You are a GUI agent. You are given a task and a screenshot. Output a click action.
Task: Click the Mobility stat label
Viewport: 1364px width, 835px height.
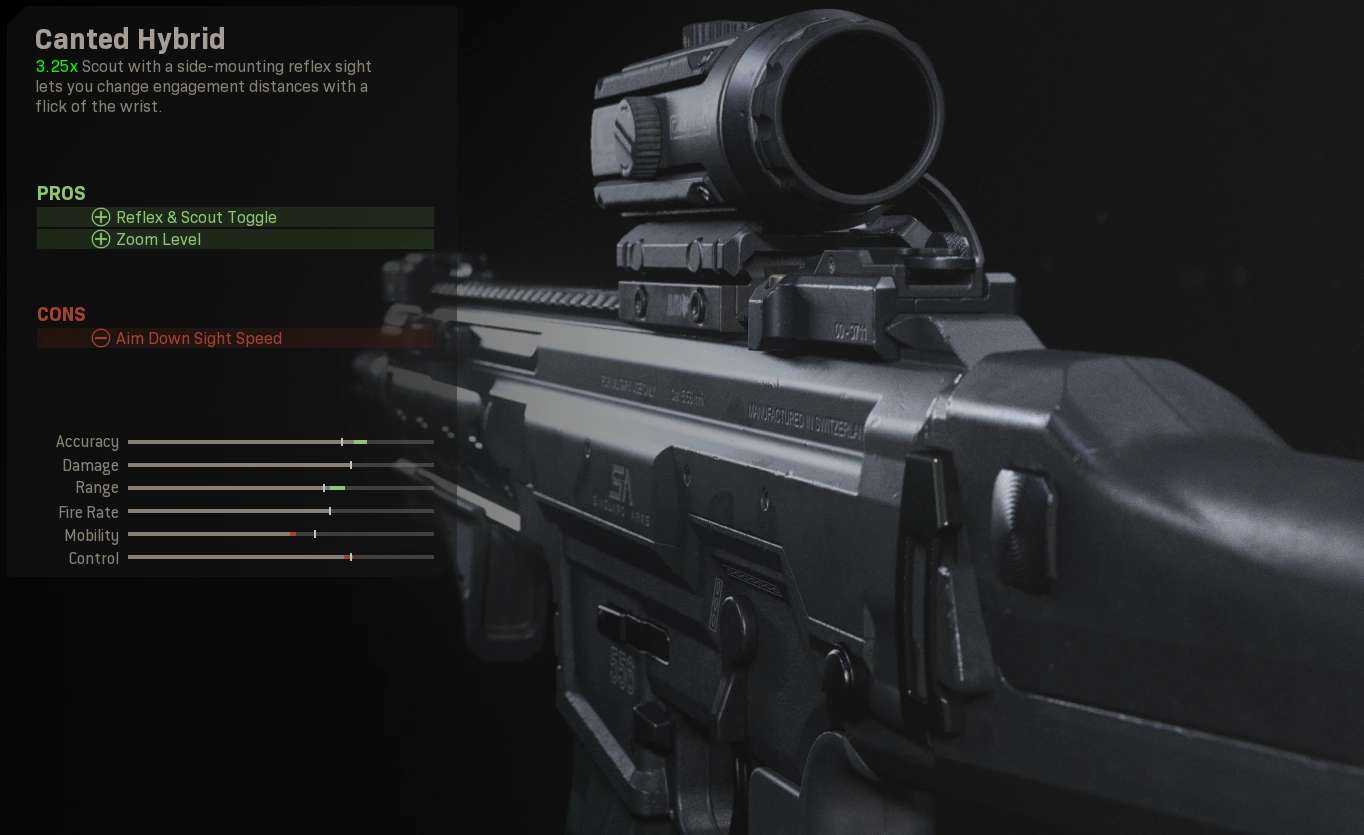click(91, 535)
